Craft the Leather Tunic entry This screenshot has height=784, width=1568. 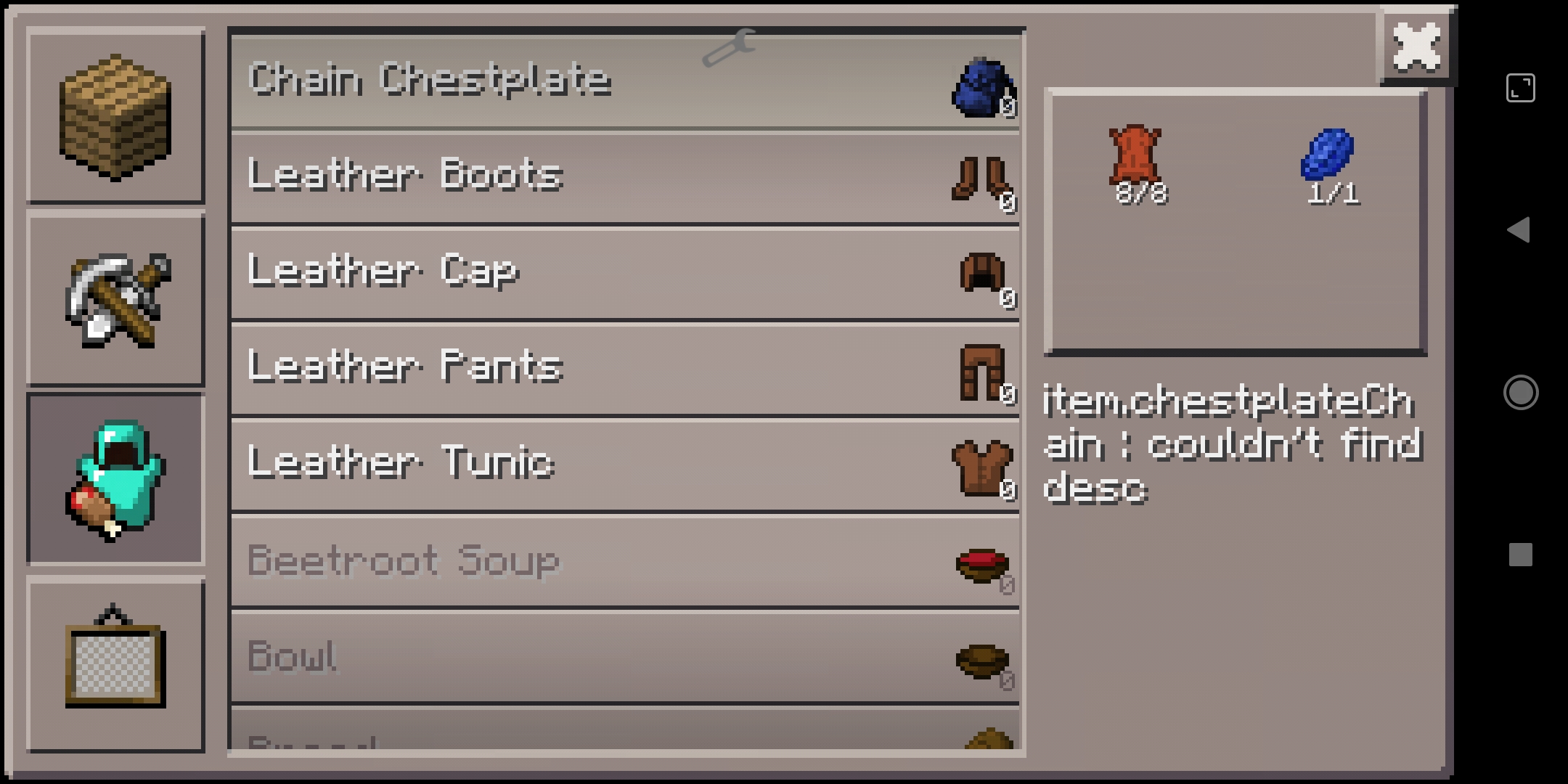pos(624,465)
